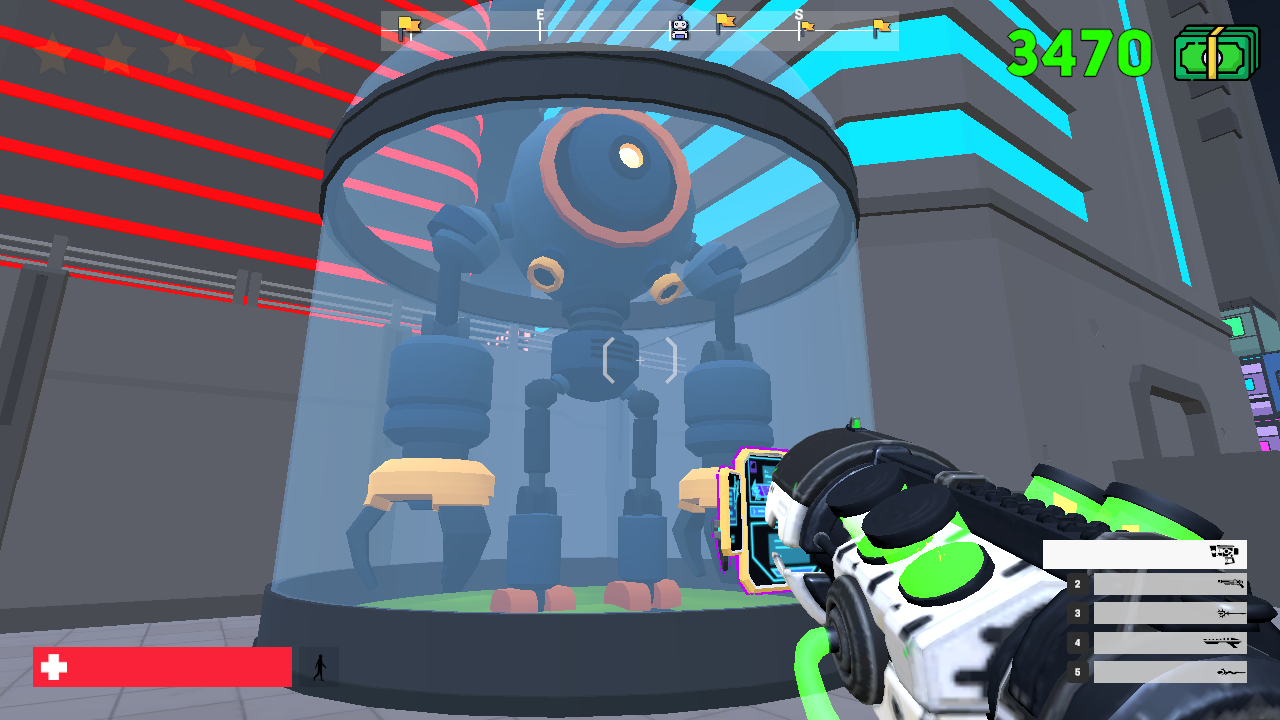Click the S checkpoint tick on the progress bar
The width and height of the screenshot is (1280, 720).
click(x=798, y=28)
